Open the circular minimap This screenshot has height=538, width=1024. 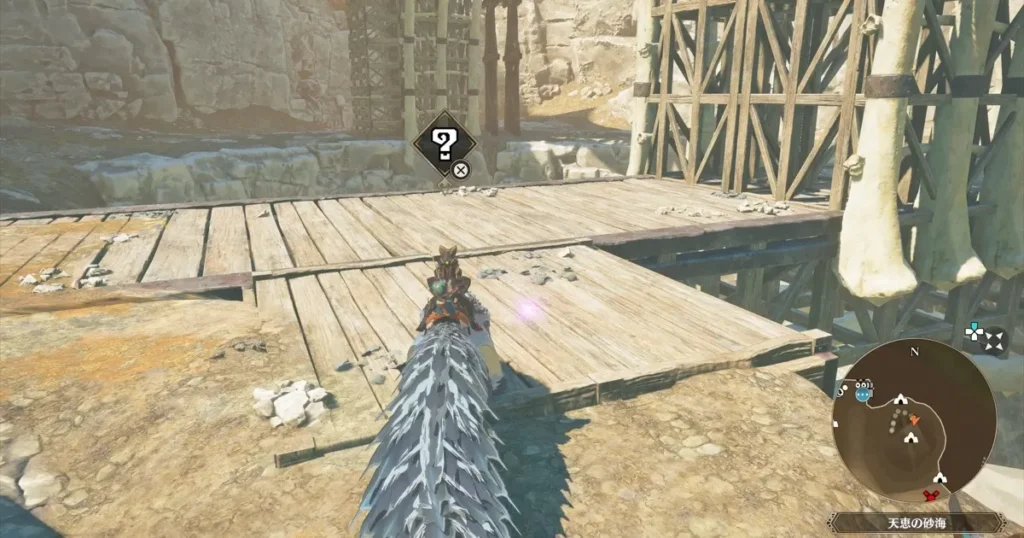[913, 420]
